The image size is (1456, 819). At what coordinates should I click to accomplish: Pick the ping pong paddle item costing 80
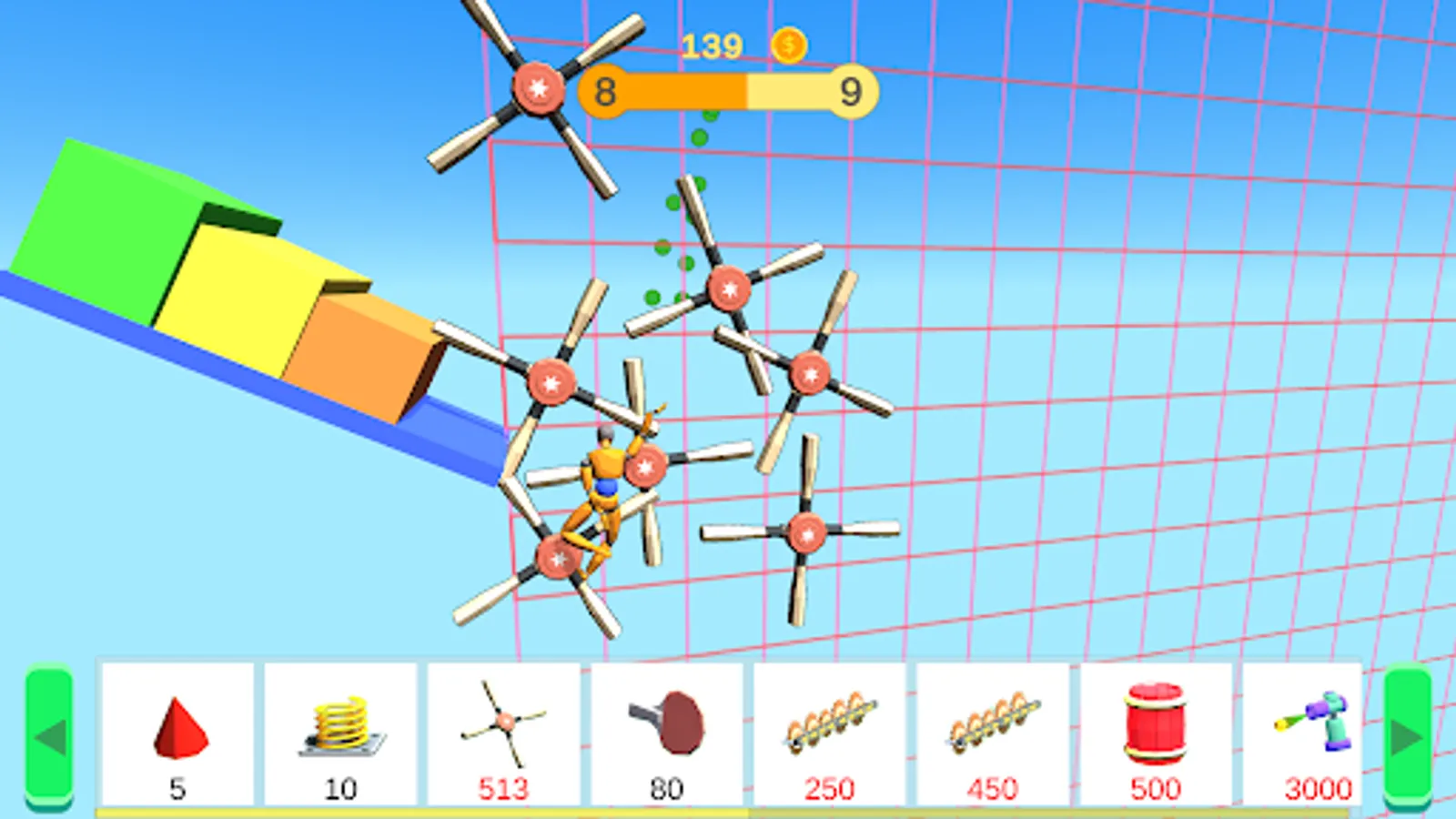(669, 723)
